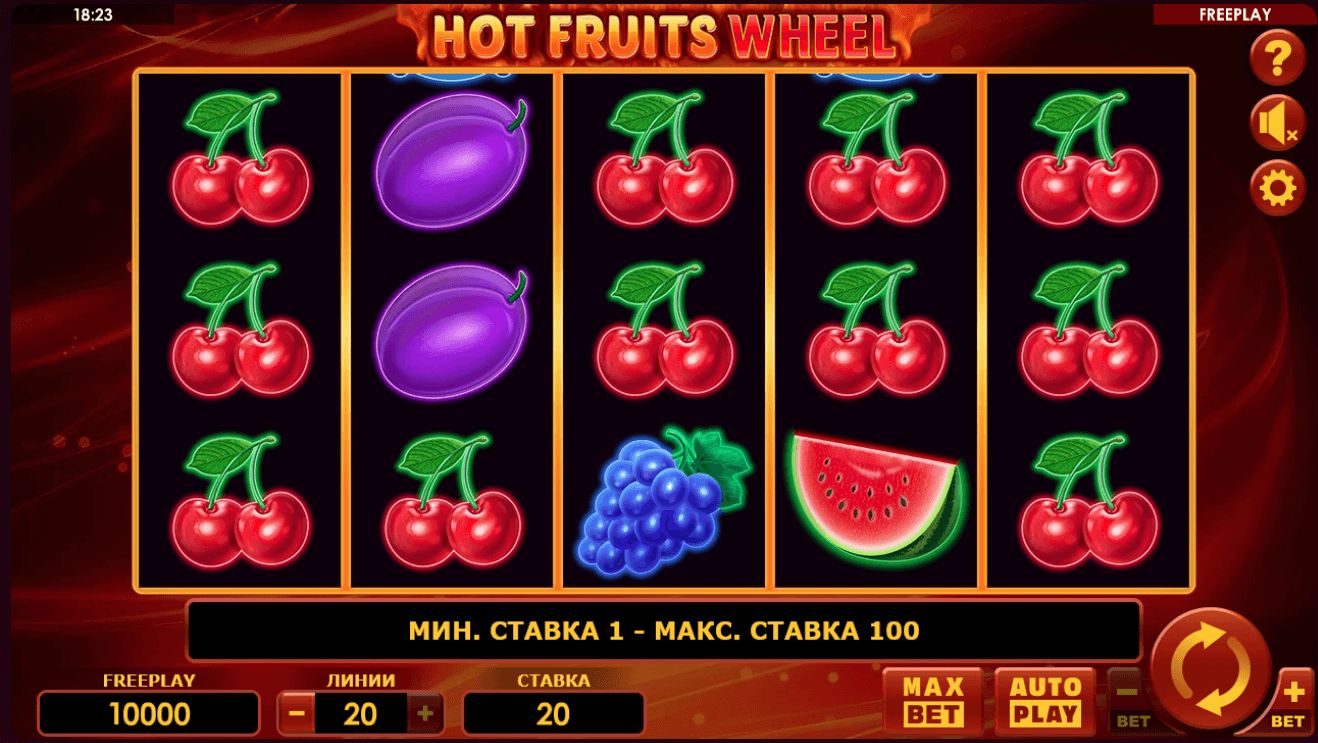Lower the bet with the minus BET button

tap(1126, 699)
